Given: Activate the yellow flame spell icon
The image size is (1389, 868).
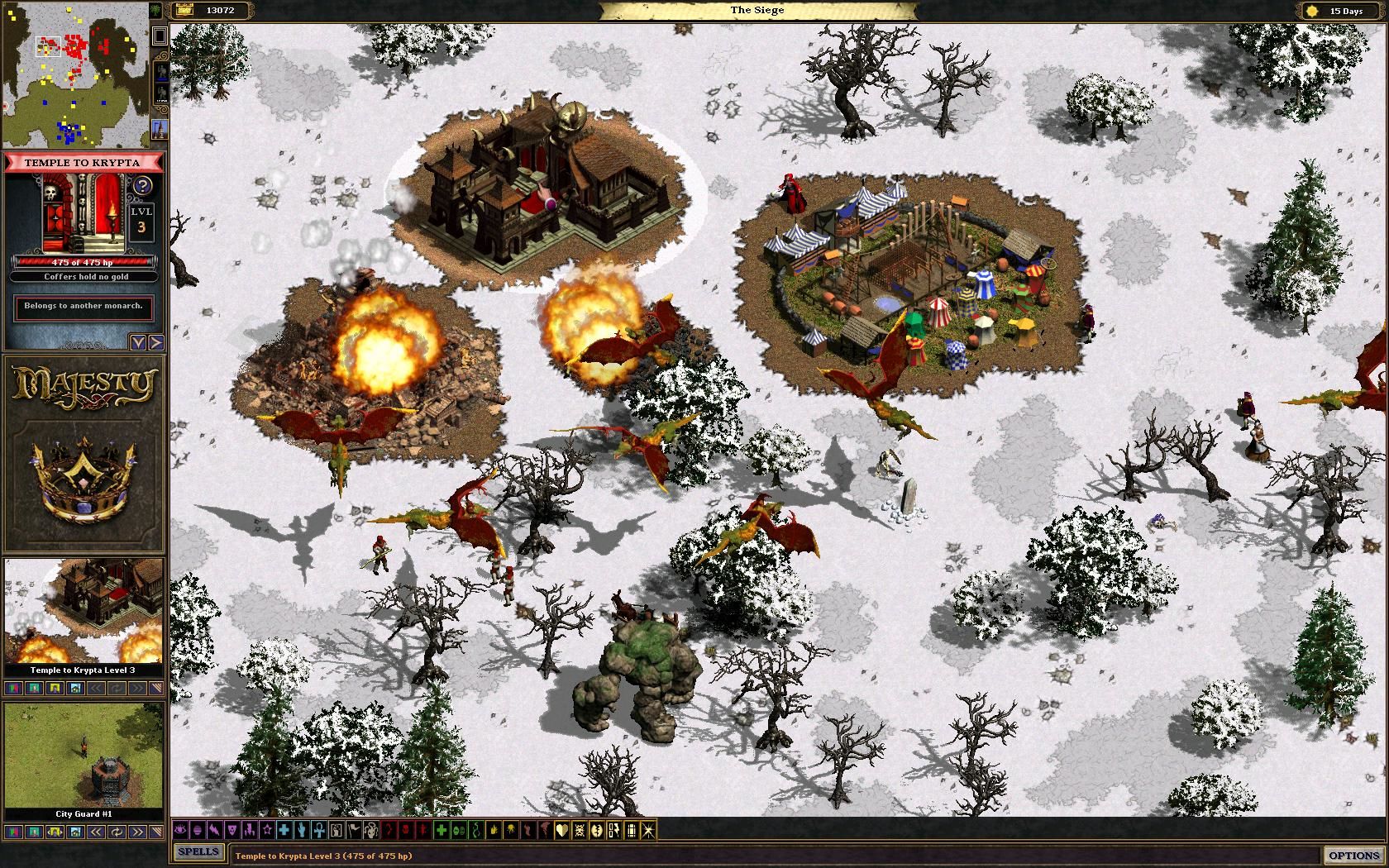Looking at the screenshot, I should [x=494, y=830].
